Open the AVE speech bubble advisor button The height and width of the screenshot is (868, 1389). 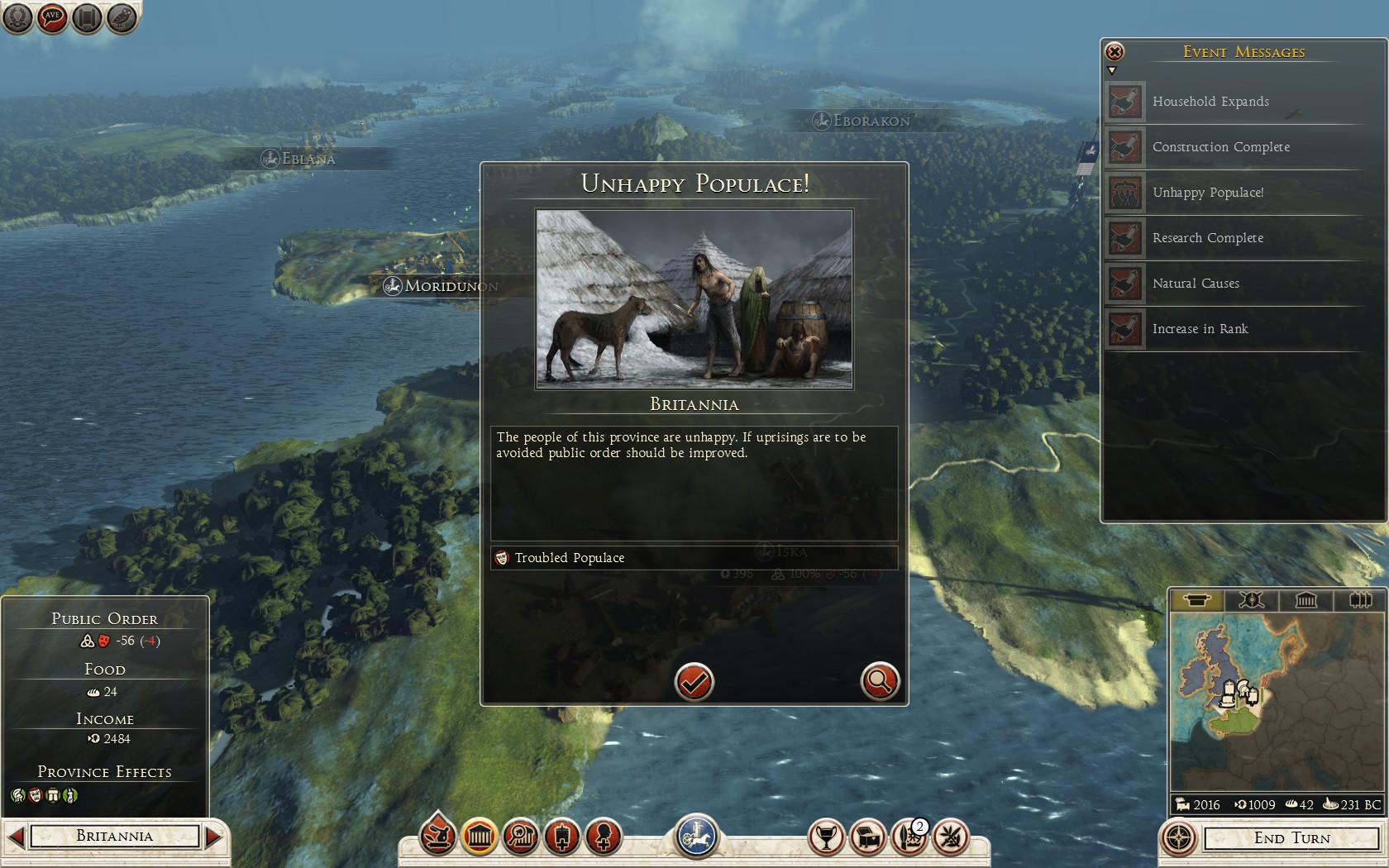(x=52, y=17)
